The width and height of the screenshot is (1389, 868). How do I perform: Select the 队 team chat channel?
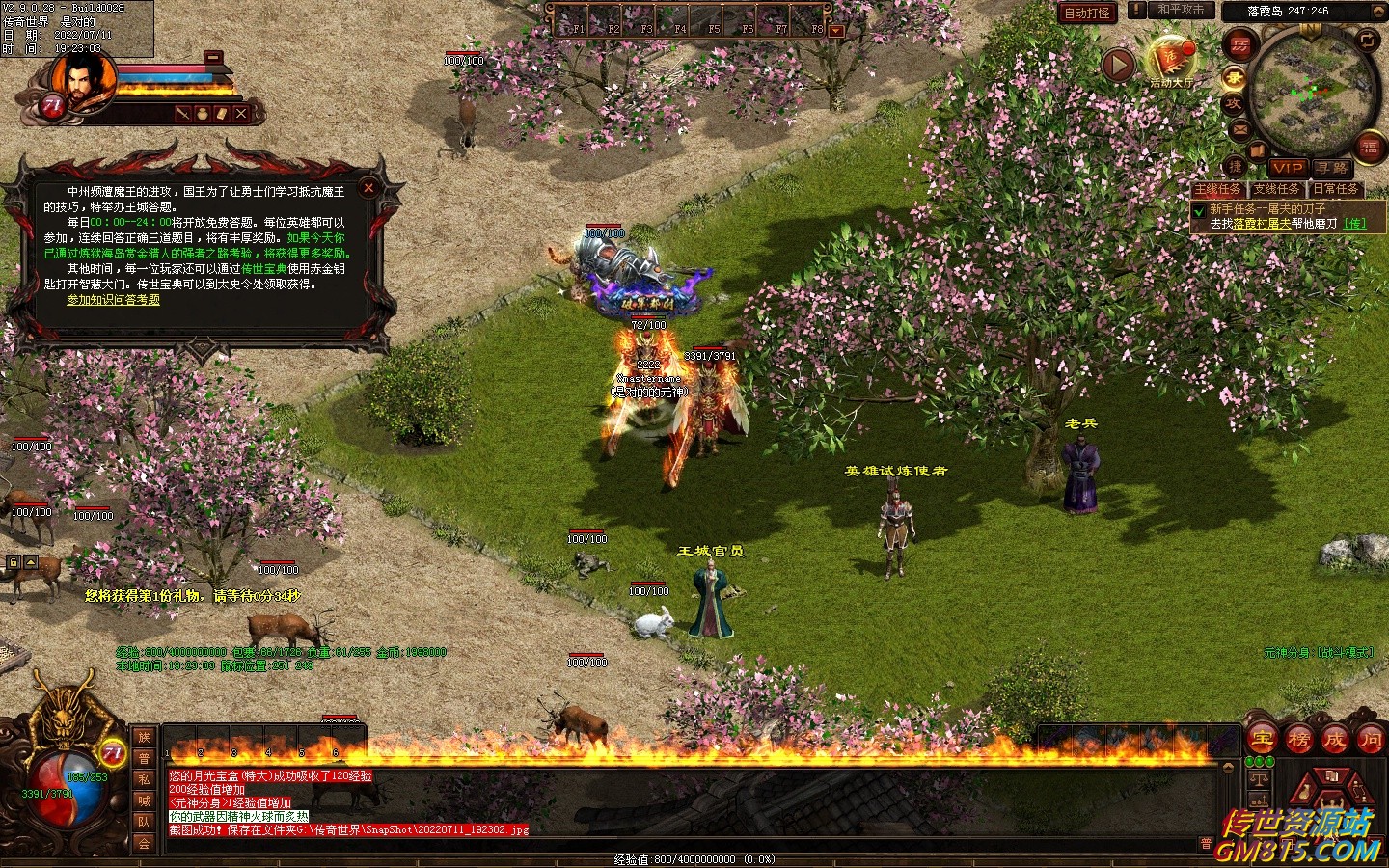[x=144, y=822]
